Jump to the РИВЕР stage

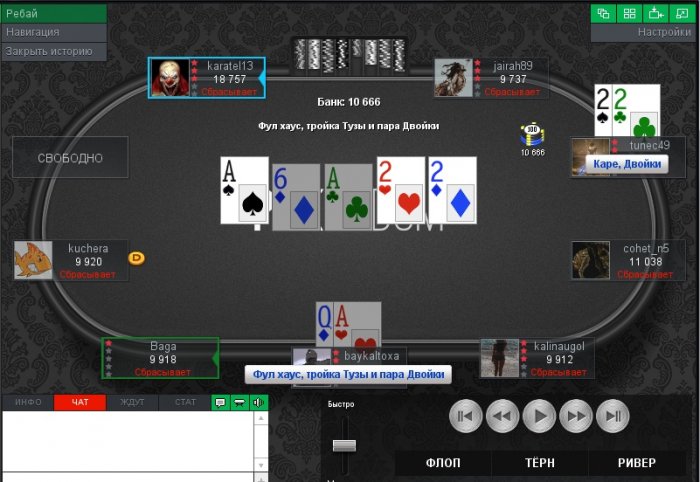pos(637,463)
